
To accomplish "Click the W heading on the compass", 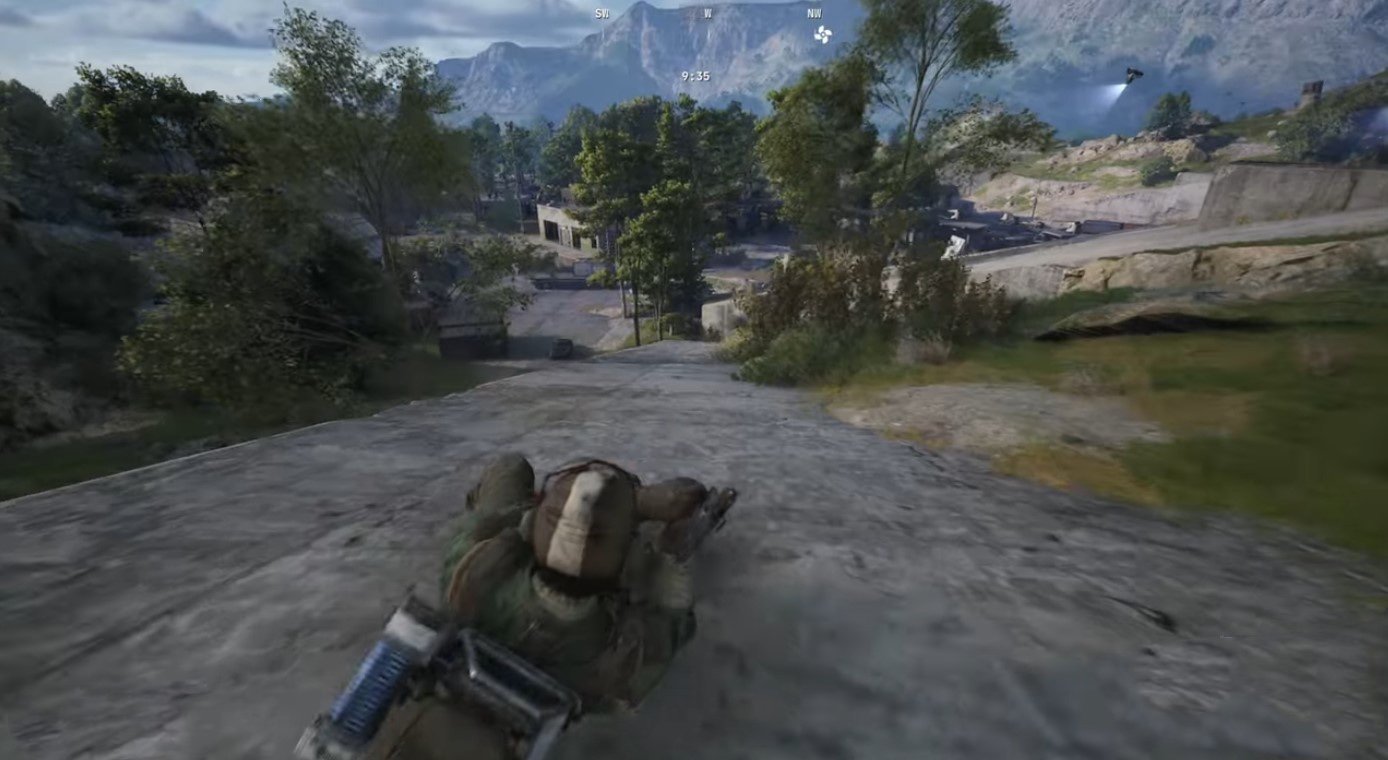I will [x=708, y=14].
